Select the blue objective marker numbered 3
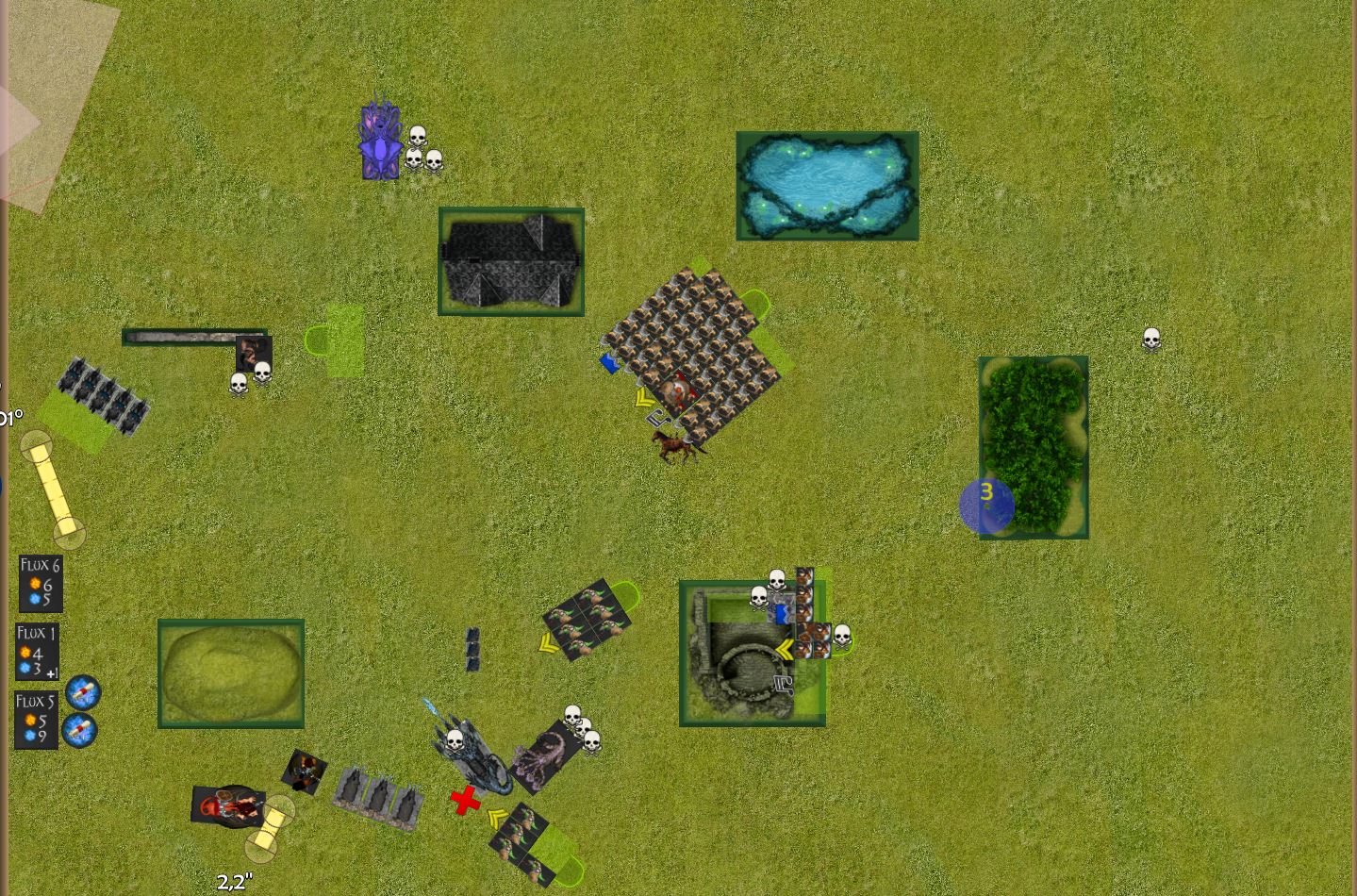1357x896 pixels. pos(986,506)
